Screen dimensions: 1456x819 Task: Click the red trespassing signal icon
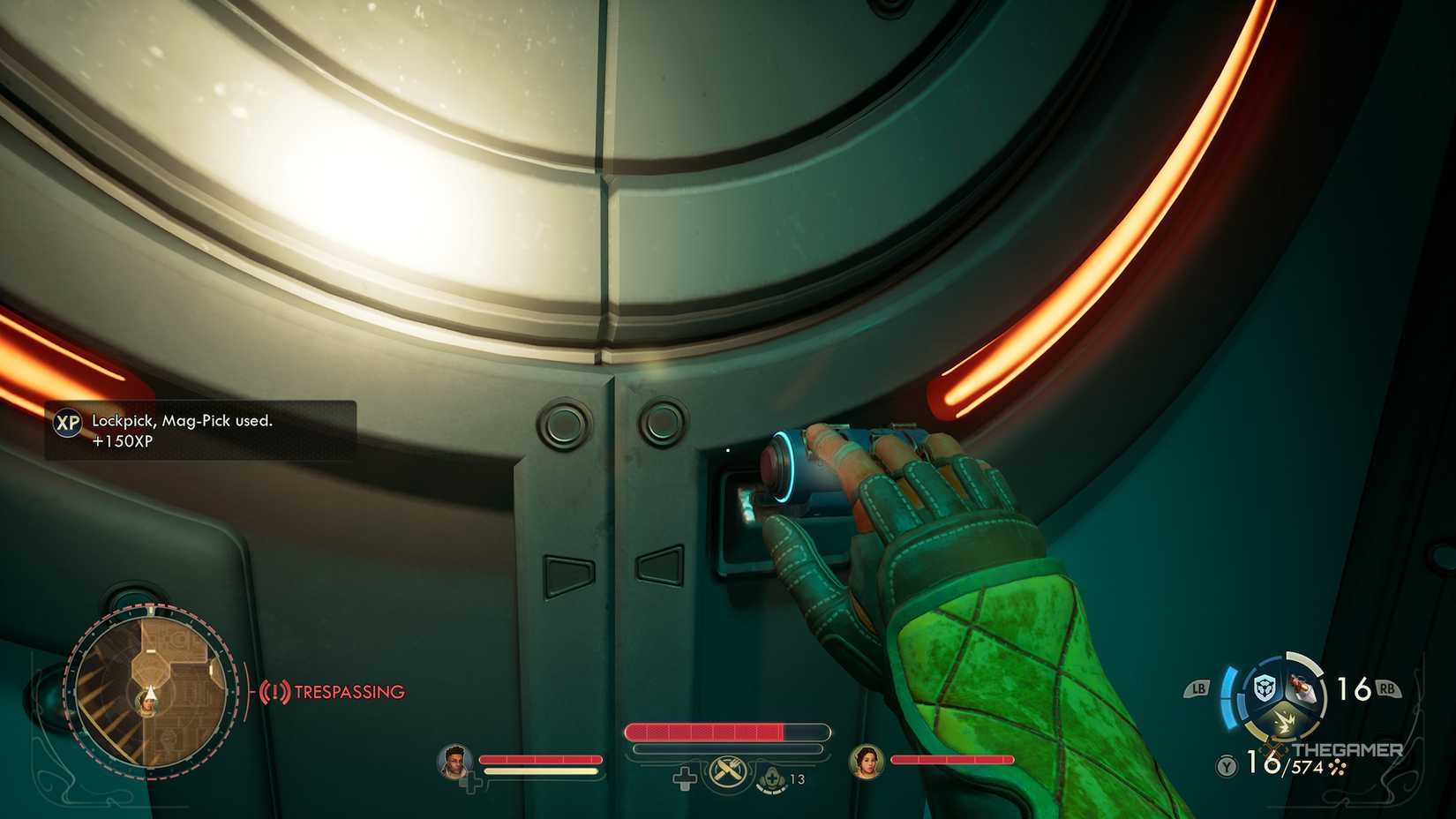click(276, 693)
